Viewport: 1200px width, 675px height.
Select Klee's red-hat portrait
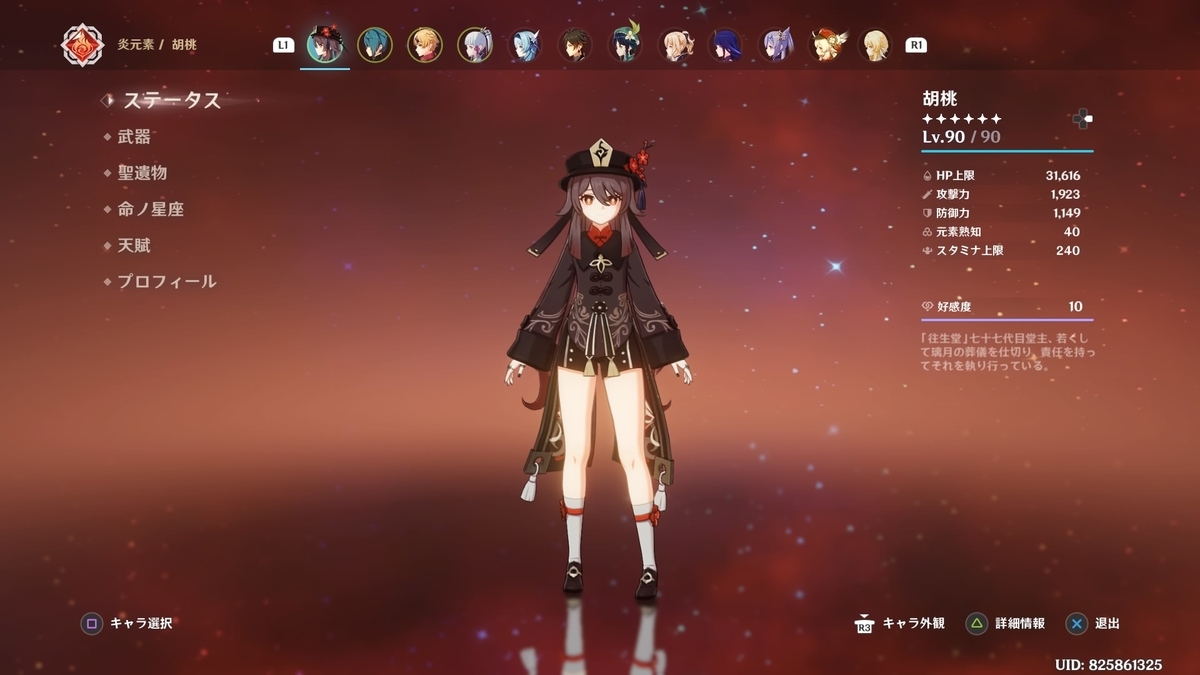825,45
